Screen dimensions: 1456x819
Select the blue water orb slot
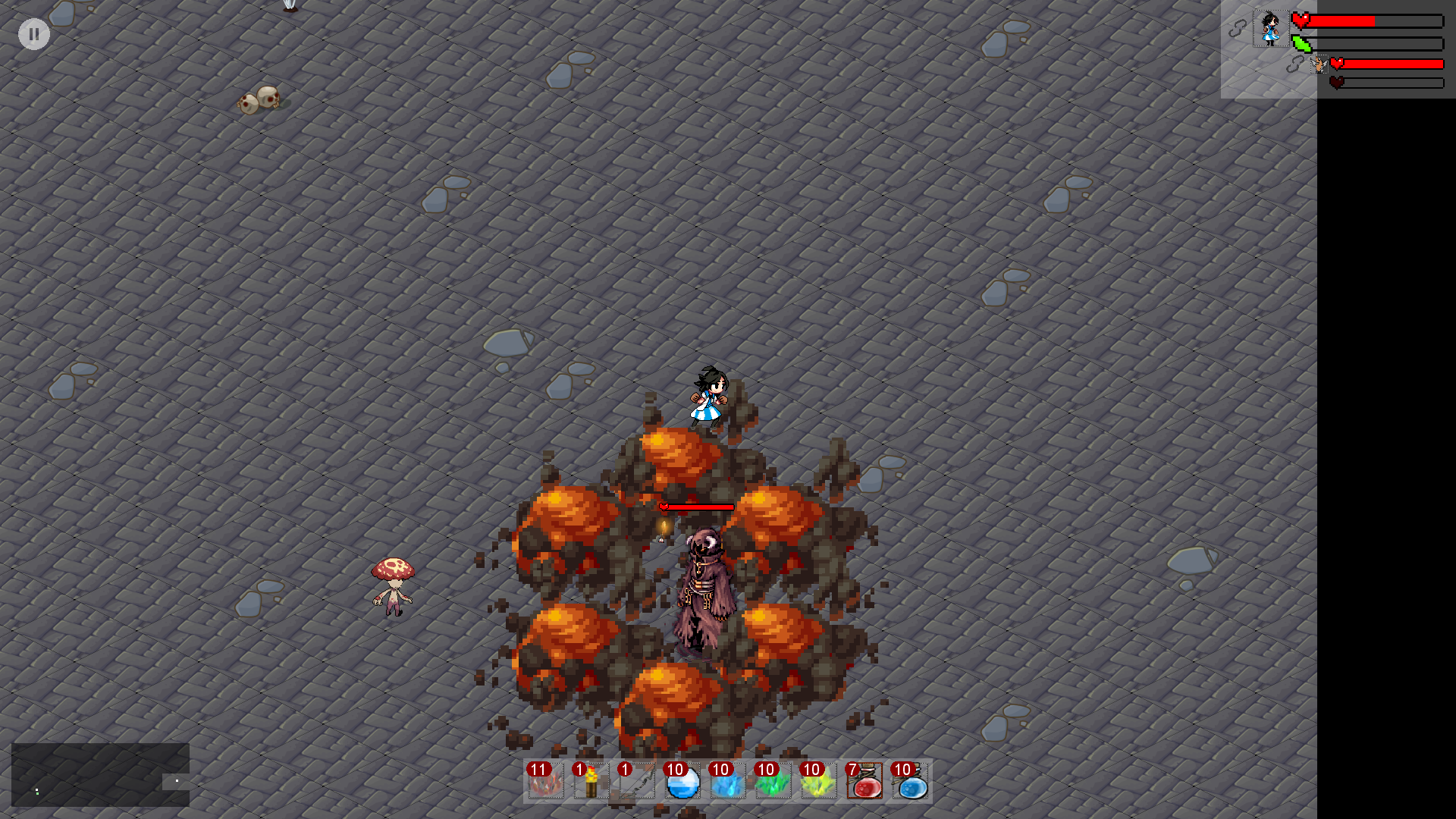coord(682,781)
